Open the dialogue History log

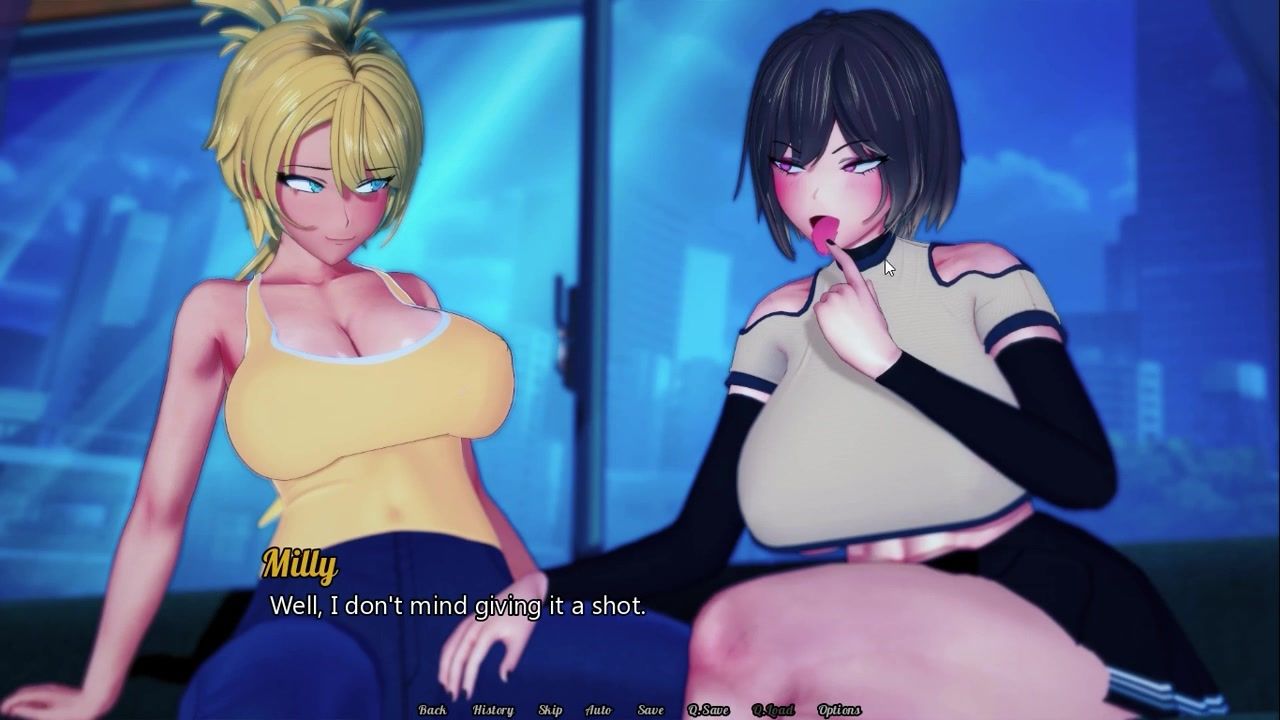pos(493,710)
